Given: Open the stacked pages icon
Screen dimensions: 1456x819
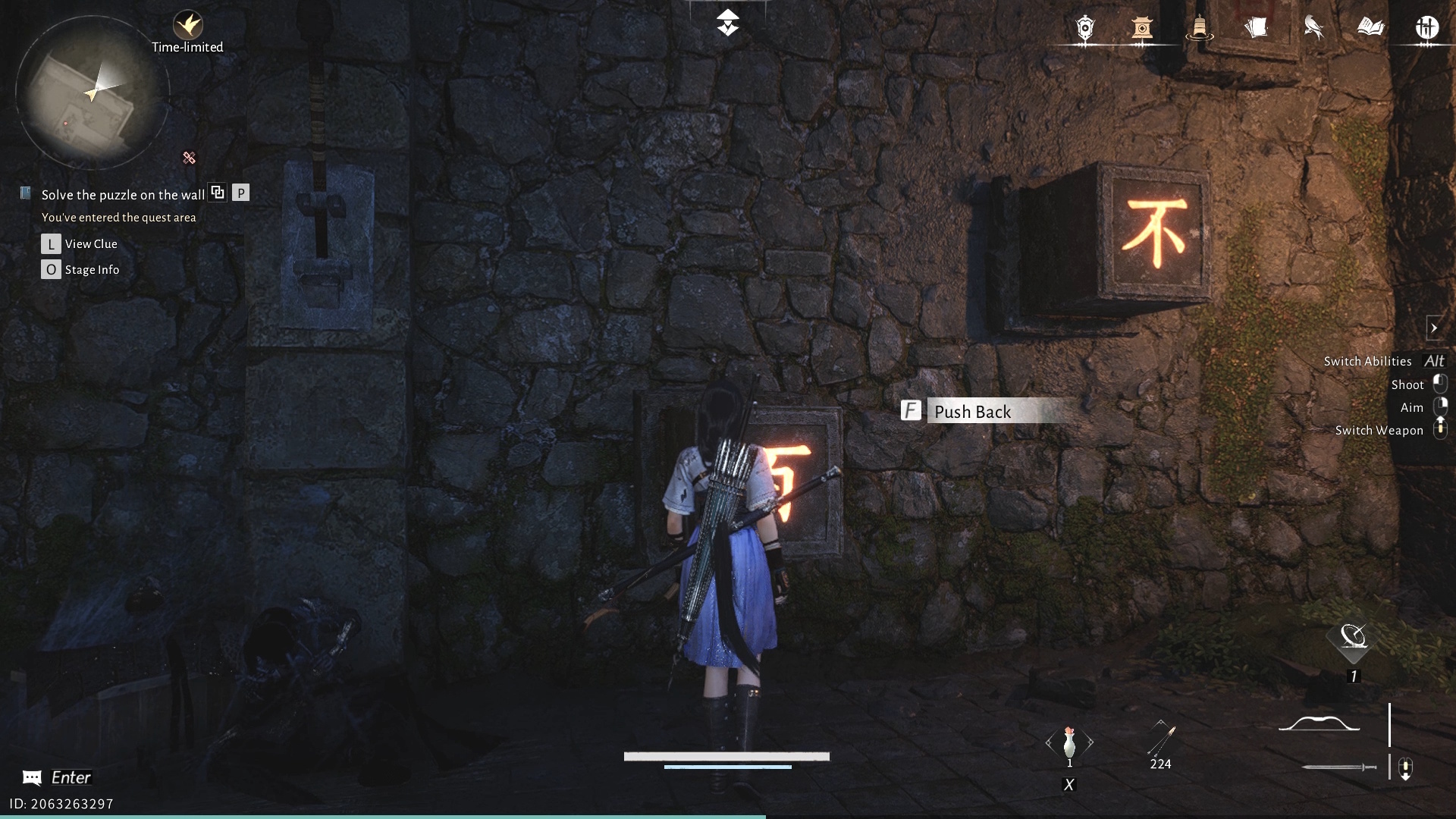Looking at the screenshot, I should click(x=1257, y=29).
